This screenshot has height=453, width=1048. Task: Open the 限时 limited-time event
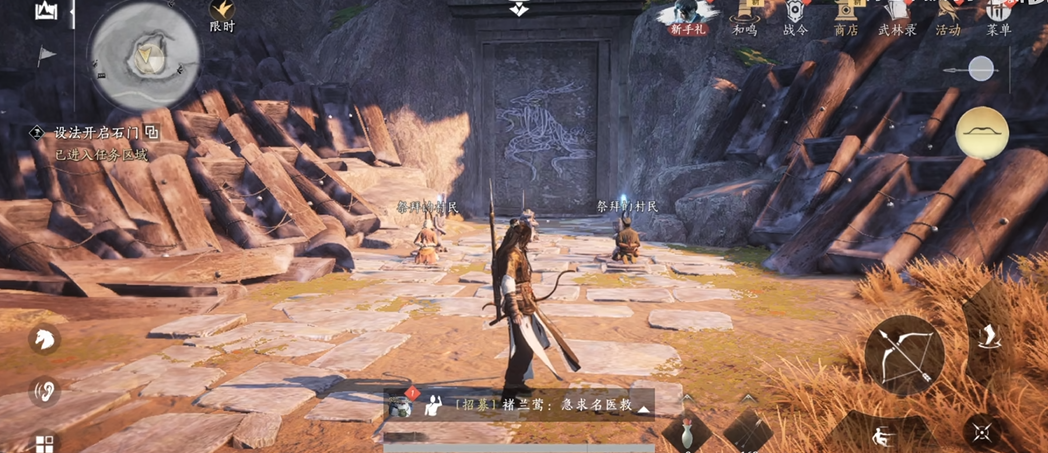(222, 15)
